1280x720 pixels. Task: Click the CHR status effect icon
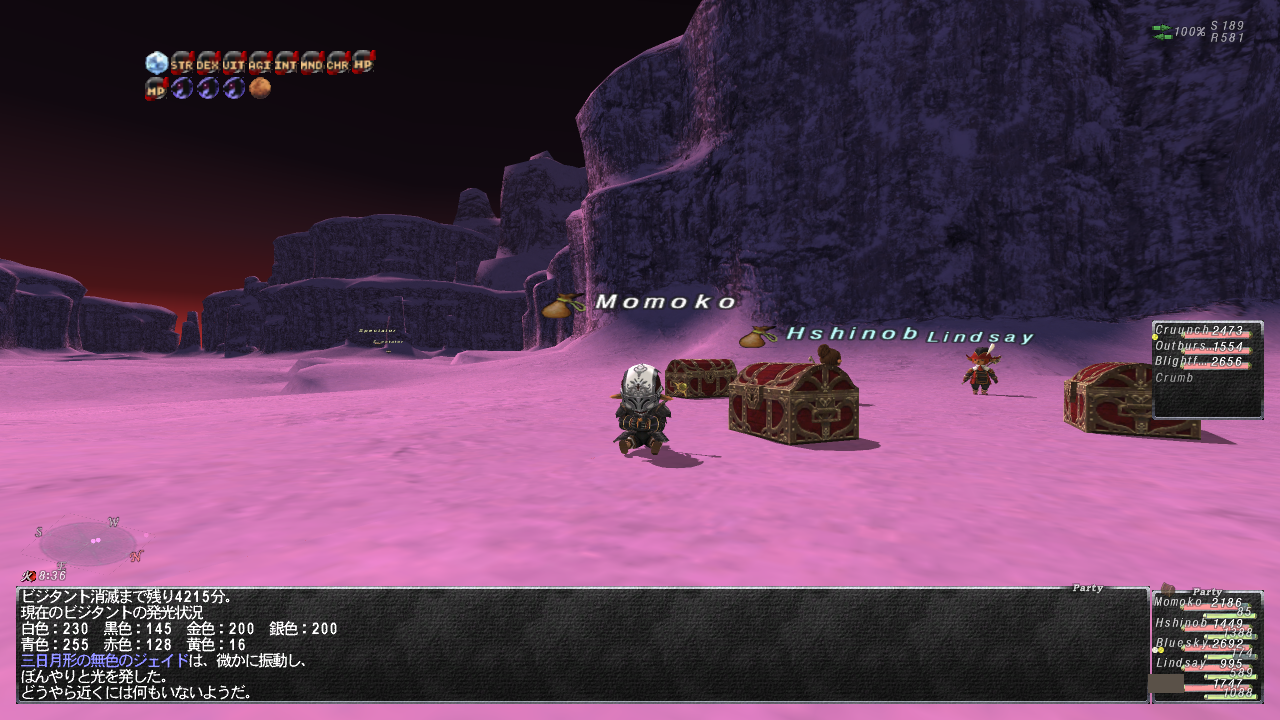338,63
